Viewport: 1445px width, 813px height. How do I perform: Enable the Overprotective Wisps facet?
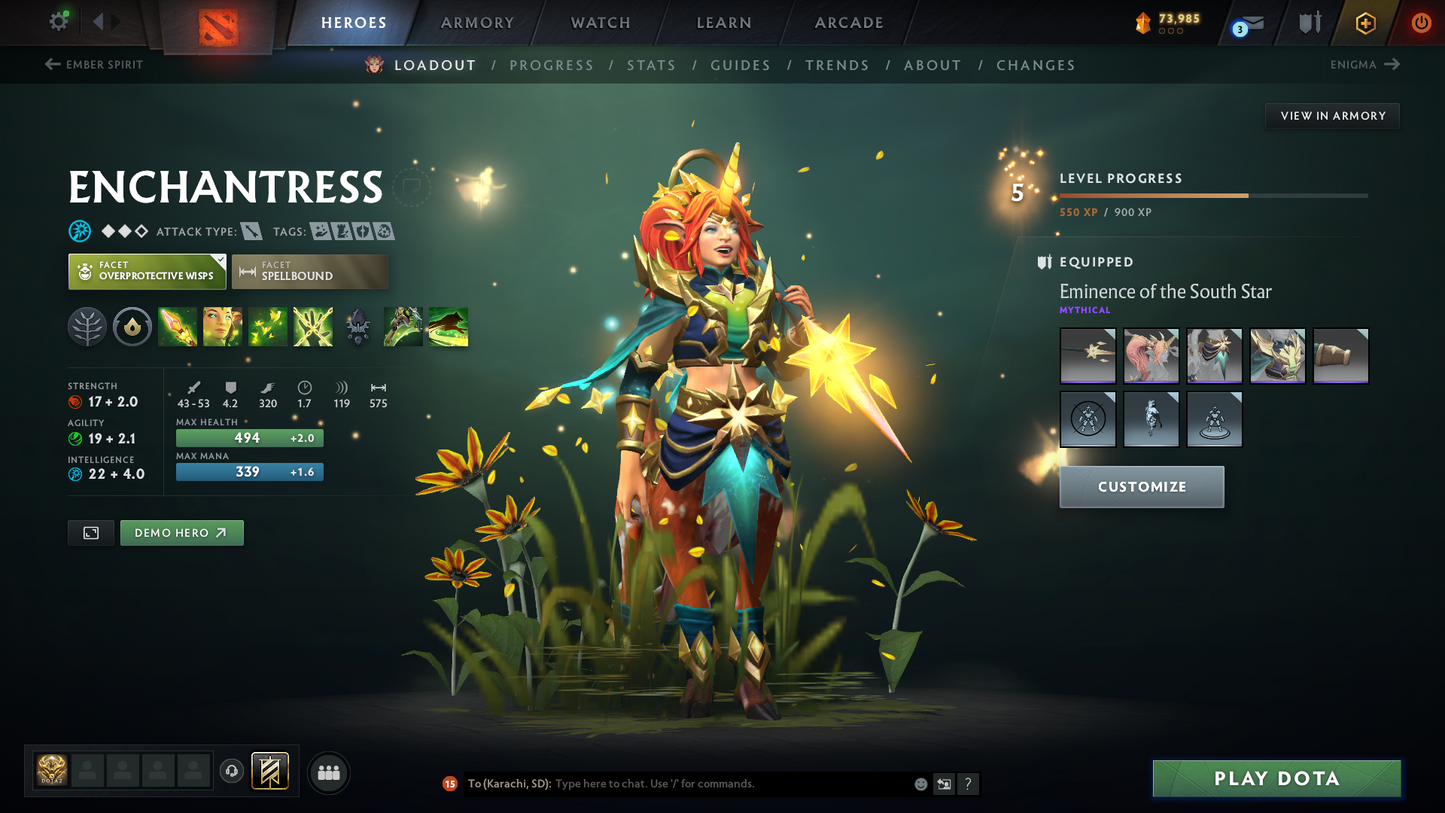coord(146,271)
